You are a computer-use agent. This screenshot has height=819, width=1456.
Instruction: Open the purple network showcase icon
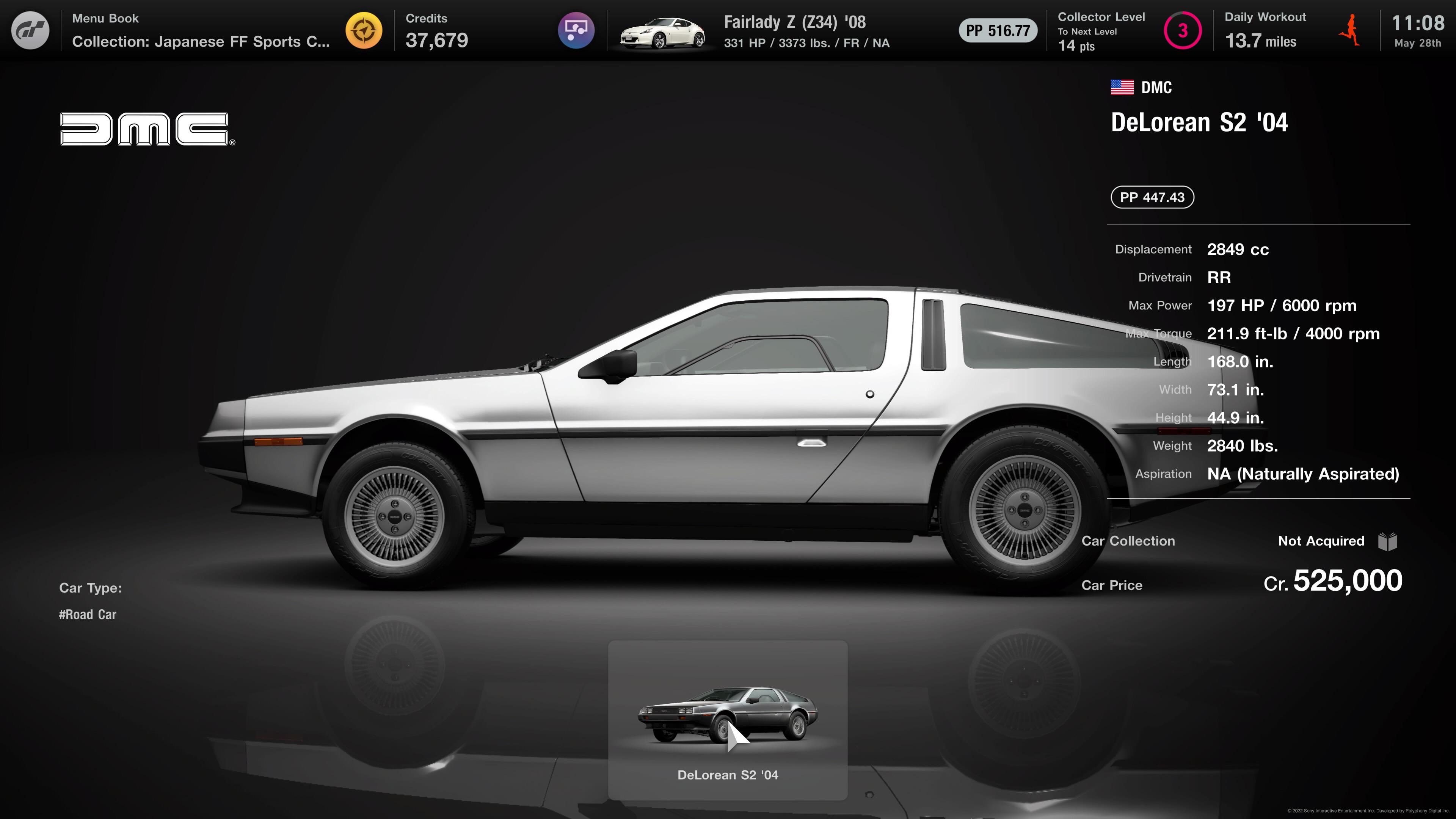pyautogui.click(x=576, y=30)
